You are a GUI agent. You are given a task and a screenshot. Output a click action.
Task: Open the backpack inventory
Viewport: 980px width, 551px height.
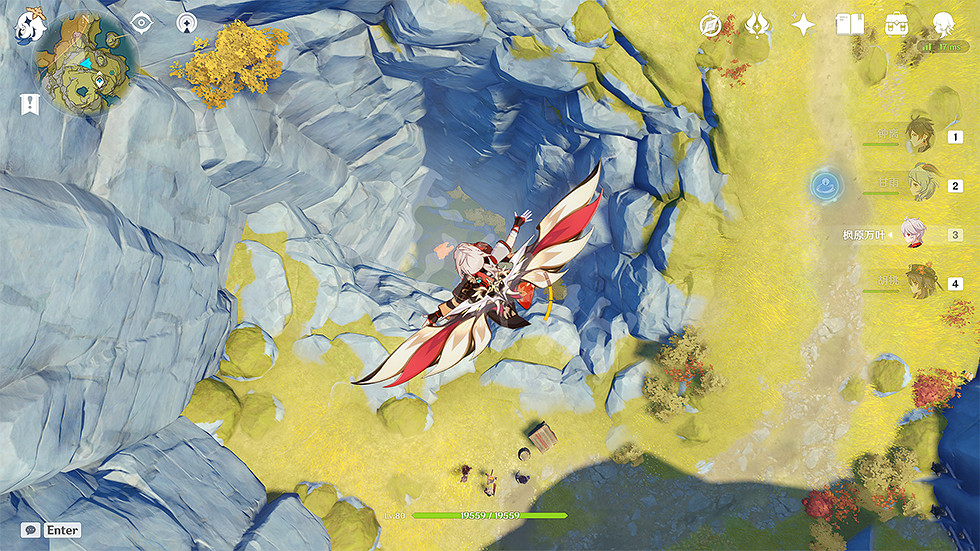(896, 25)
